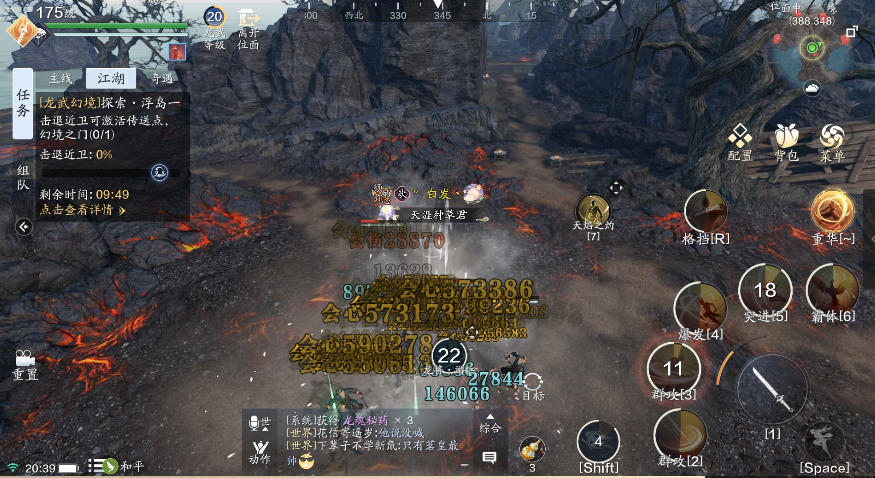Reset the camera with 重置
875x478 pixels.
pyautogui.click(x=25, y=363)
